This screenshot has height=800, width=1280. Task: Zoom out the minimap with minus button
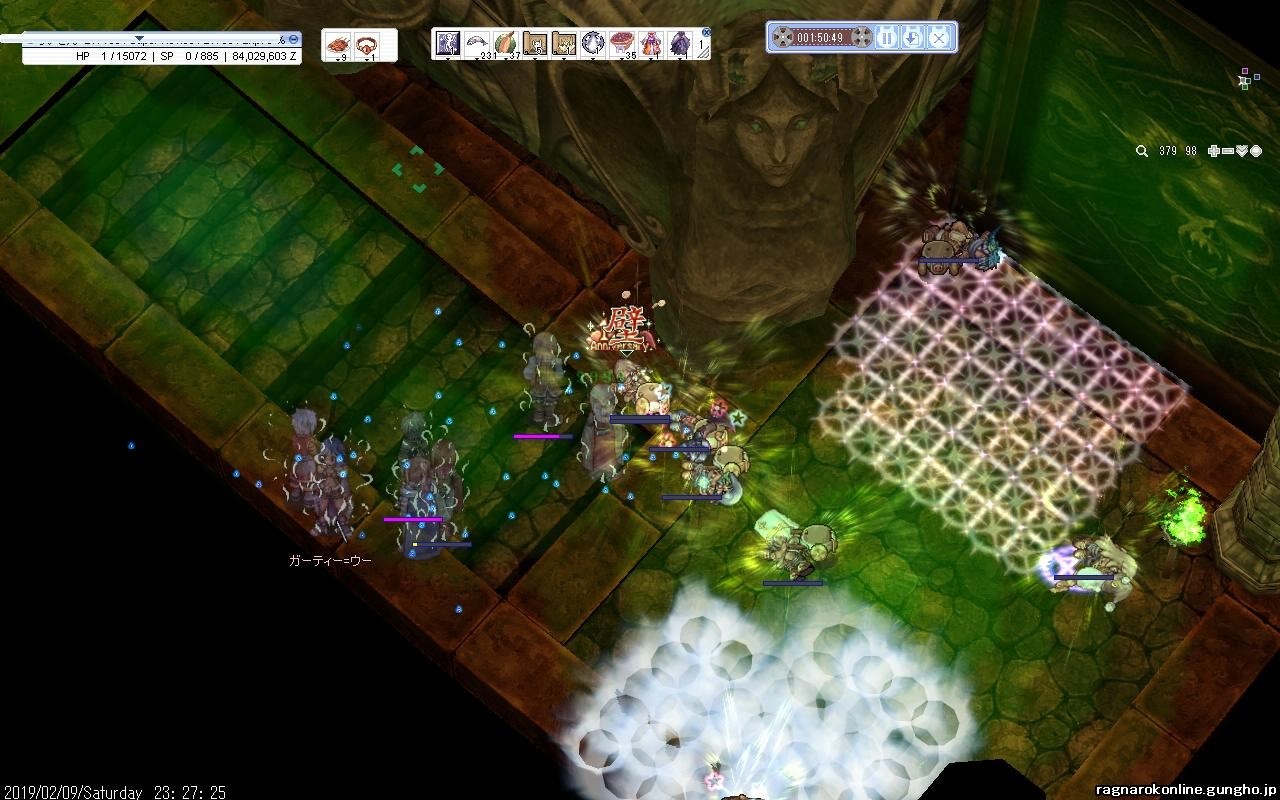pyautogui.click(x=1227, y=151)
